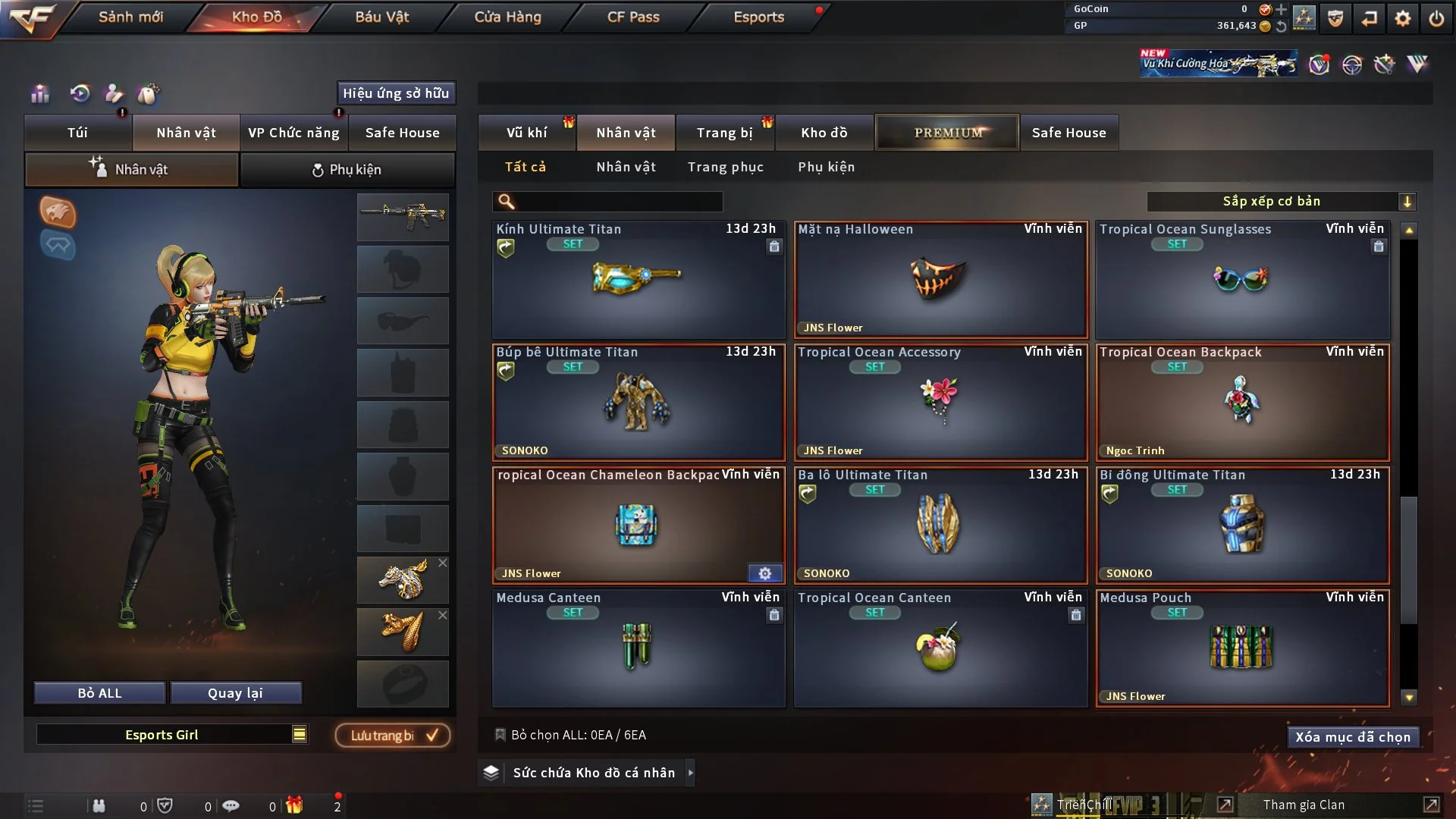Click Xóa mục đã chọn button
Viewport: 1456px width, 819px height.
[1352, 737]
